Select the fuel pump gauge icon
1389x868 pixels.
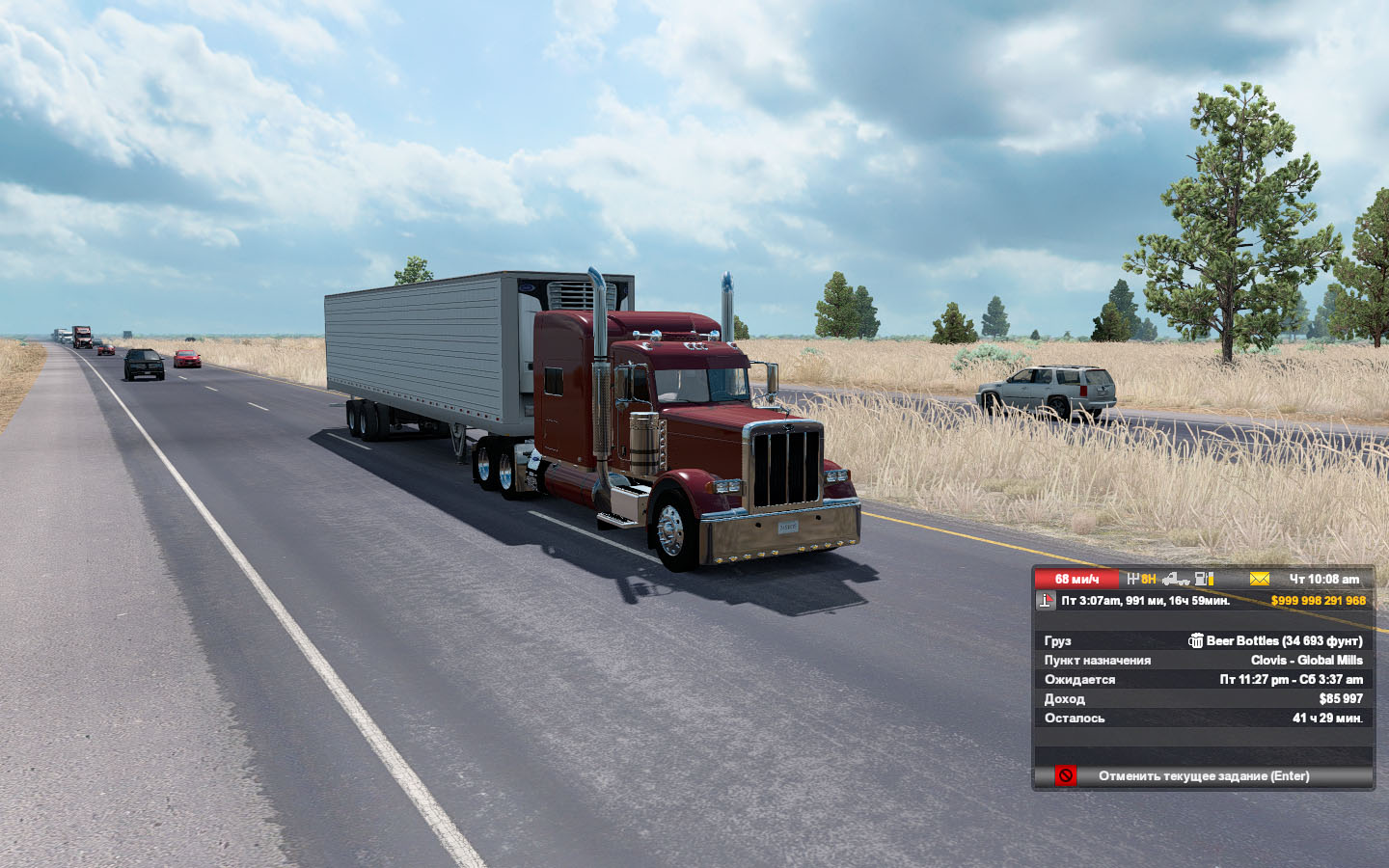click(1204, 579)
